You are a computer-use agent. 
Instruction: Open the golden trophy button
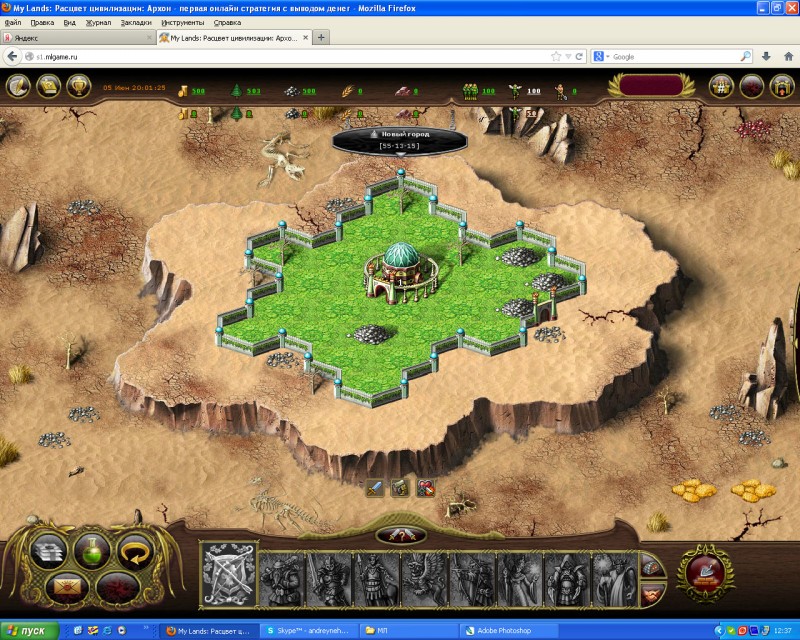pyautogui.click(x=78, y=87)
